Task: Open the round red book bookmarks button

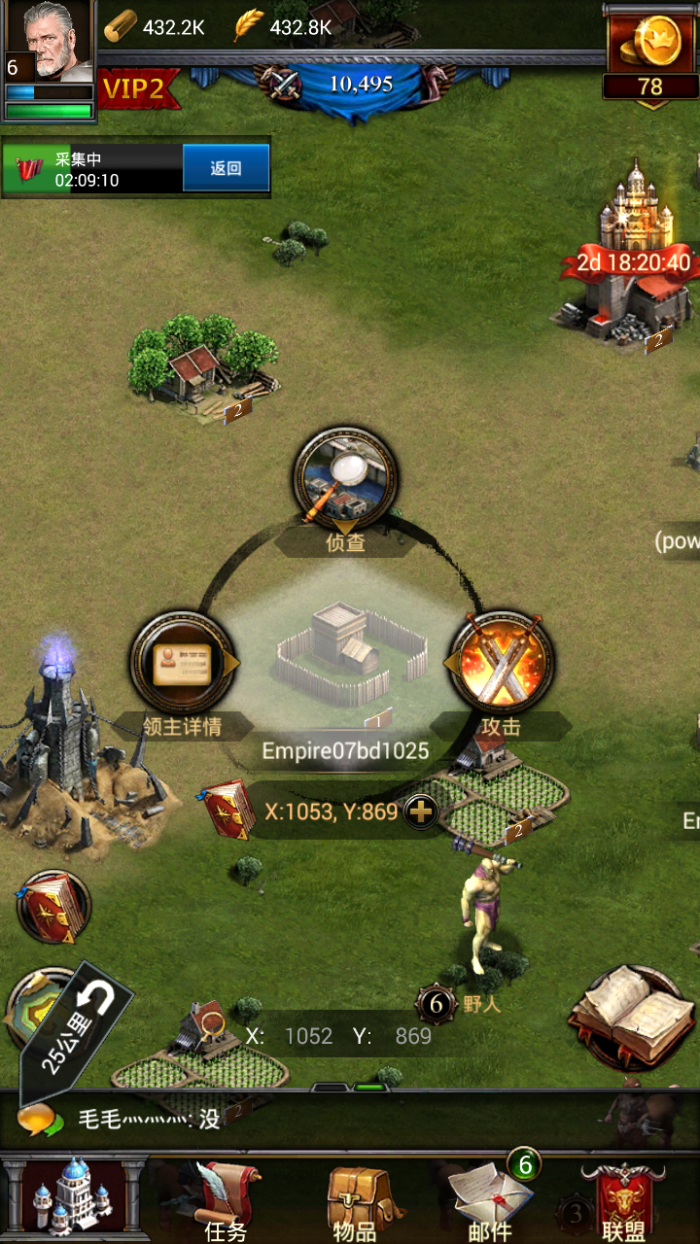Action: coord(53,906)
